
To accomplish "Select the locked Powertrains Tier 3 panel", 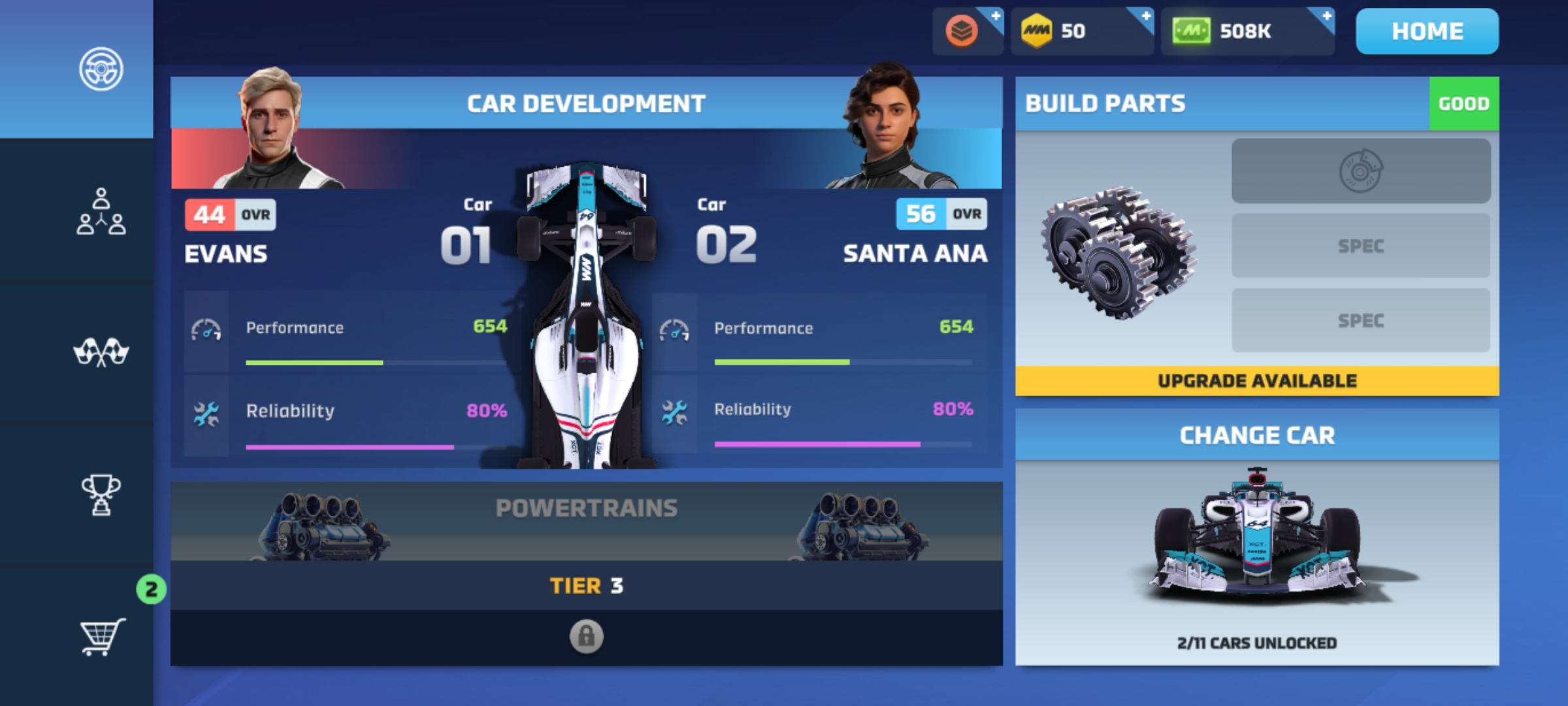I will 586,574.
